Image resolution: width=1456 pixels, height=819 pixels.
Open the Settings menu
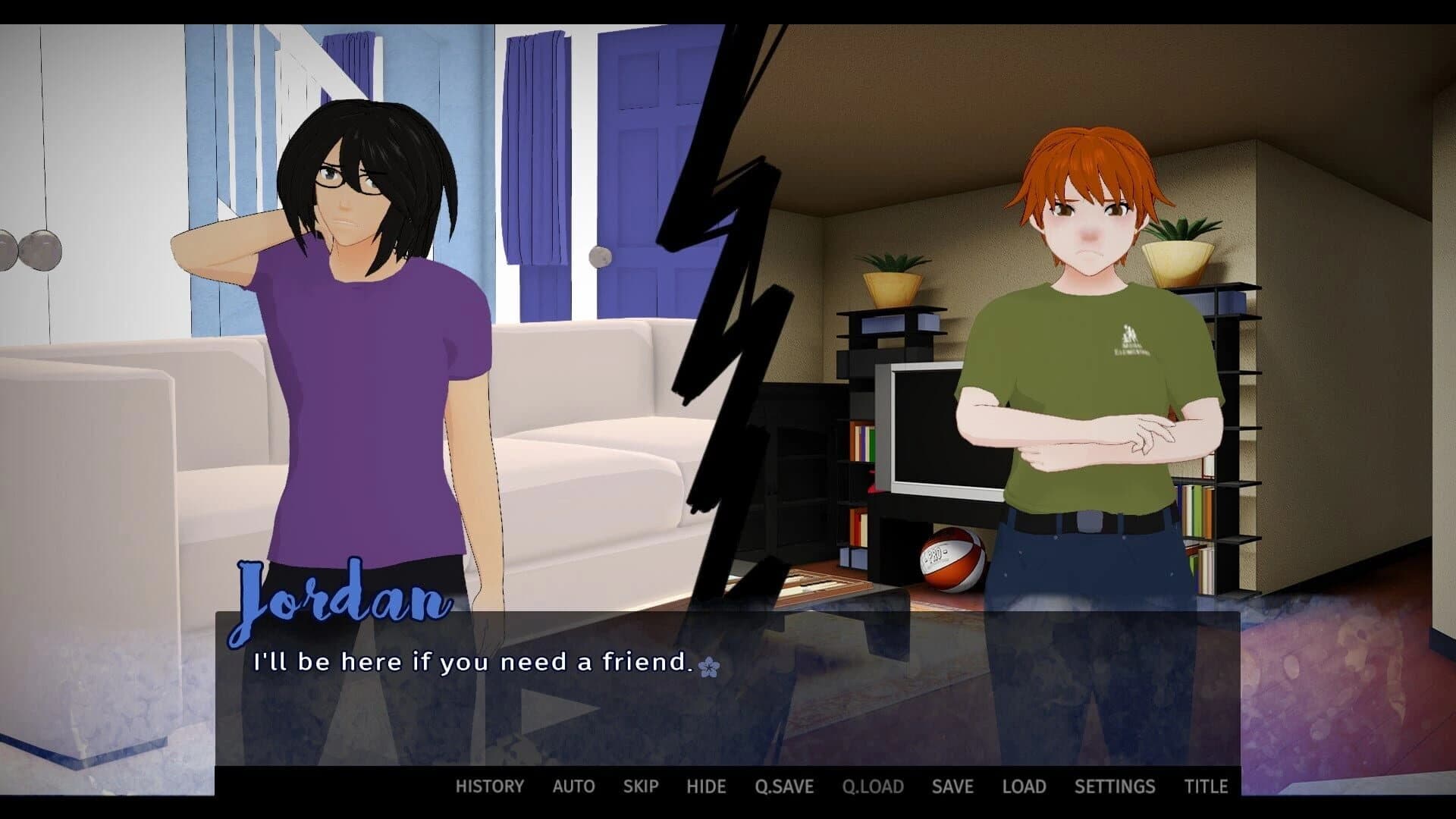click(1115, 786)
